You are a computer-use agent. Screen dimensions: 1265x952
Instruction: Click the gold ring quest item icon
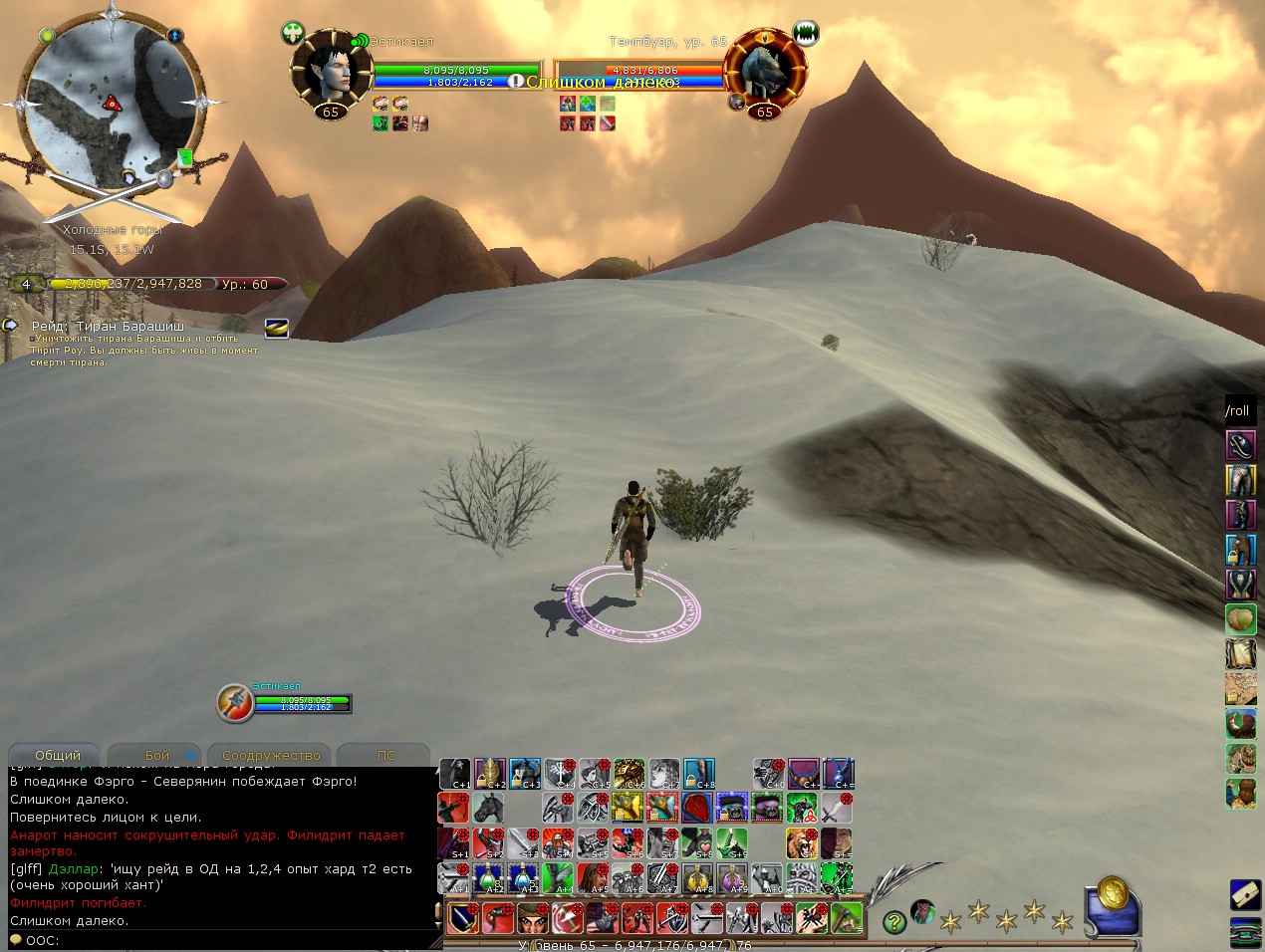coord(276,328)
